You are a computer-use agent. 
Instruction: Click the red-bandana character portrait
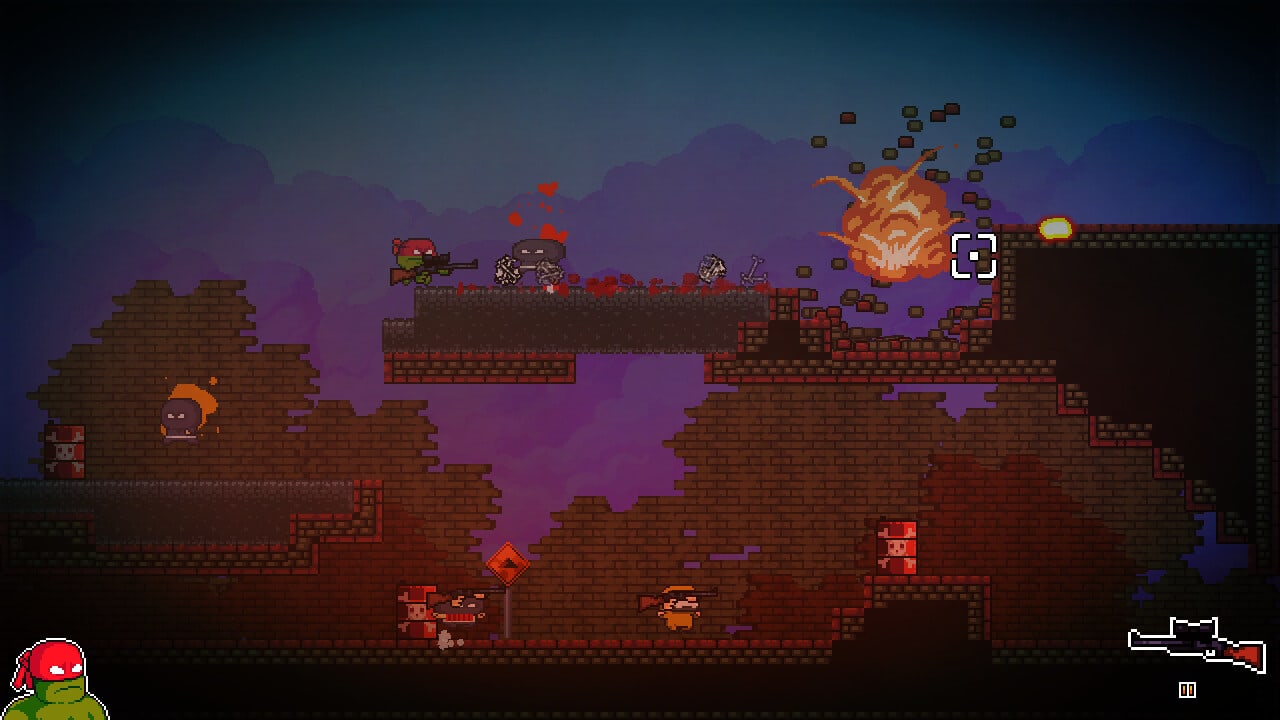tap(55, 682)
